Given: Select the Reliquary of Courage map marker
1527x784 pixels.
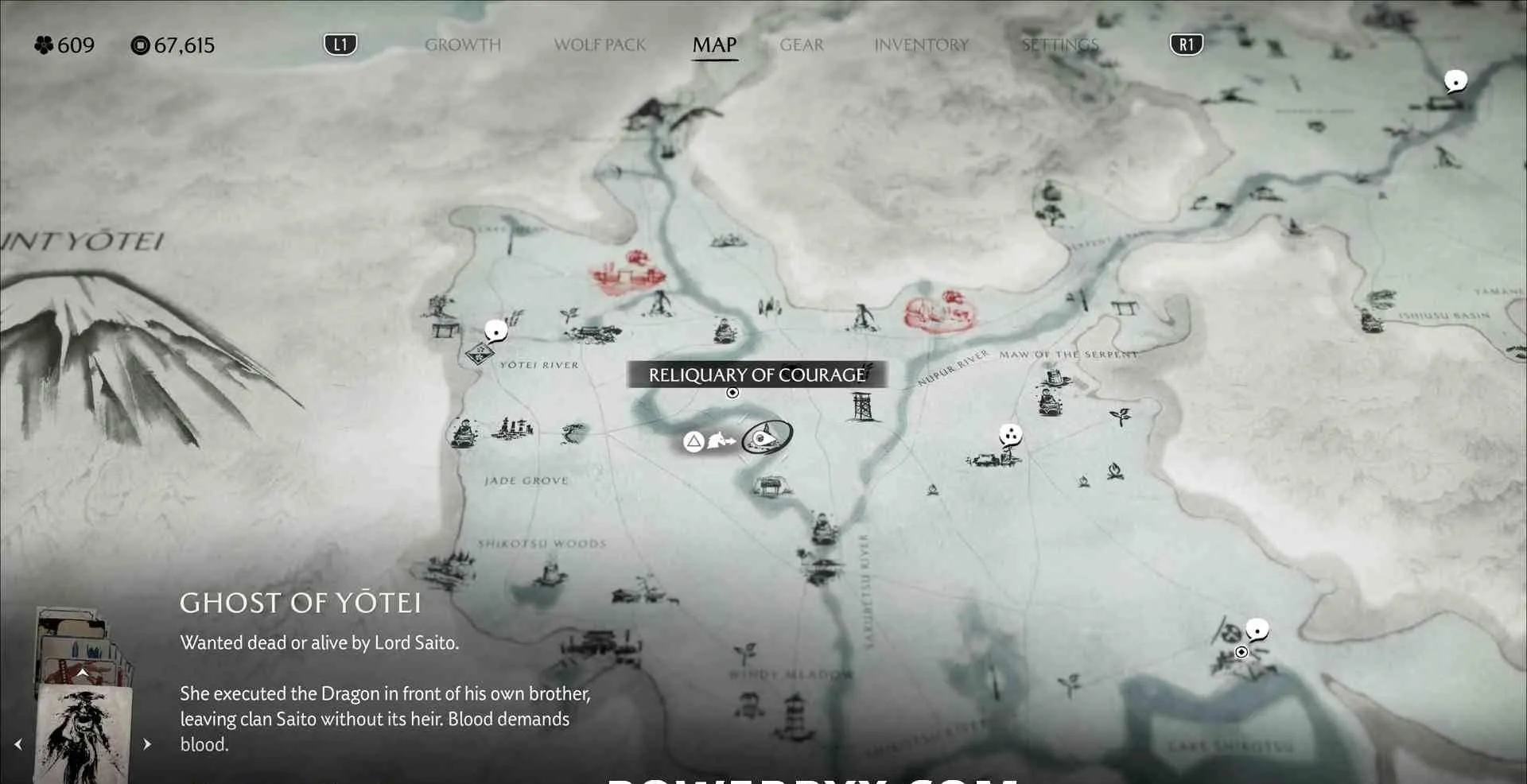Looking at the screenshot, I should tap(732, 393).
